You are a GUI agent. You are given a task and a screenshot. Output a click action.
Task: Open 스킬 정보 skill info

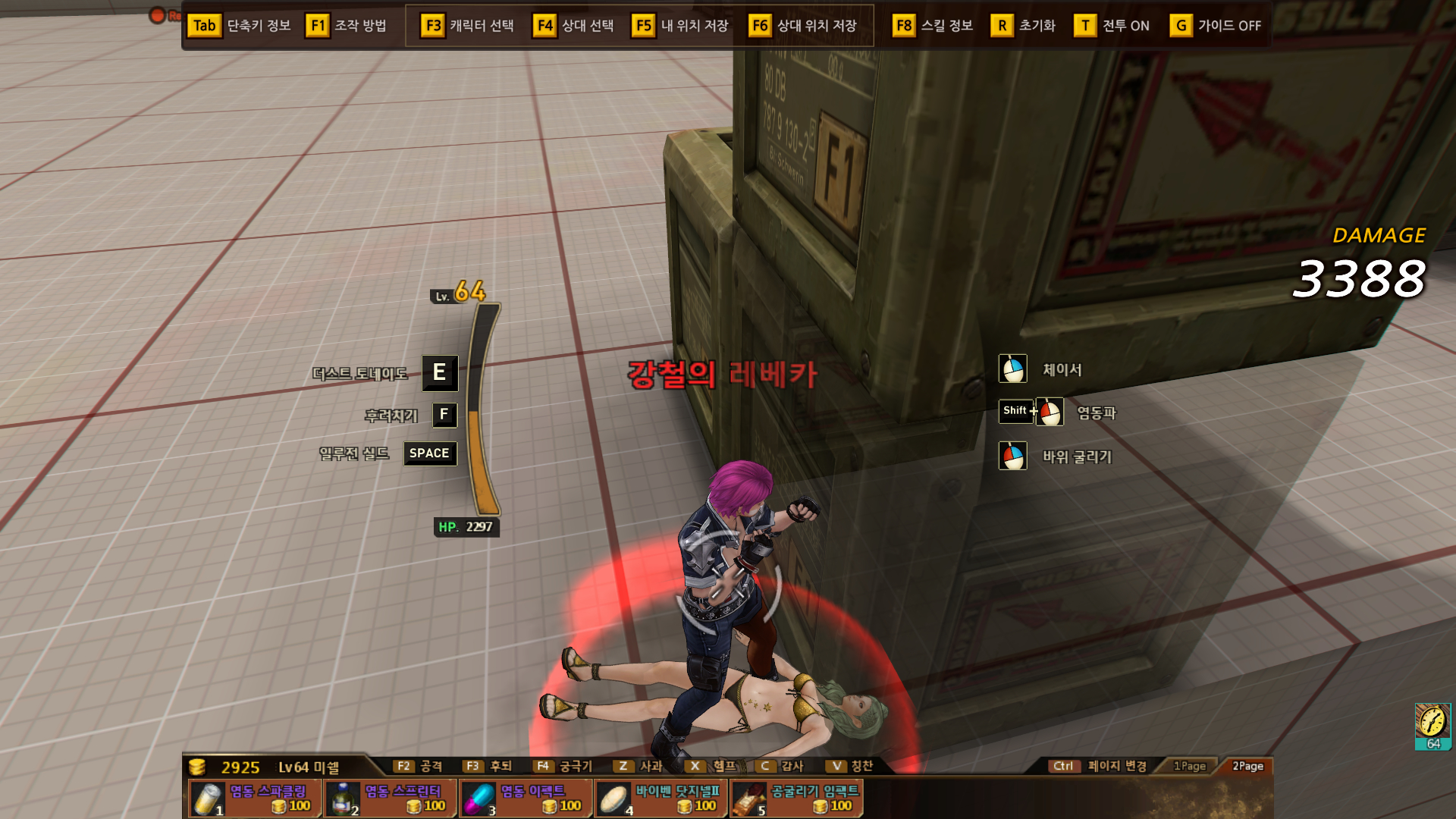point(933,26)
